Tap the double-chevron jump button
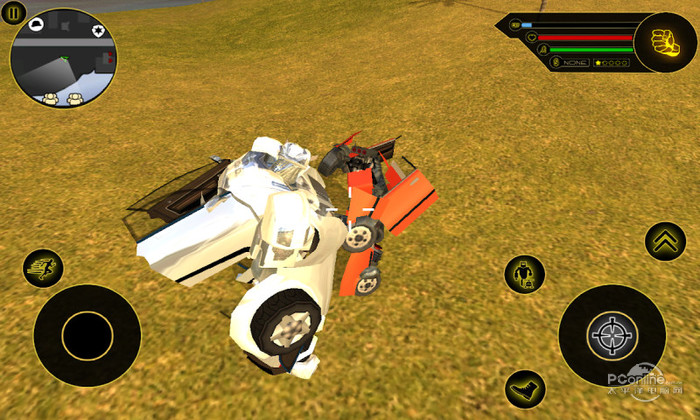 [665, 241]
